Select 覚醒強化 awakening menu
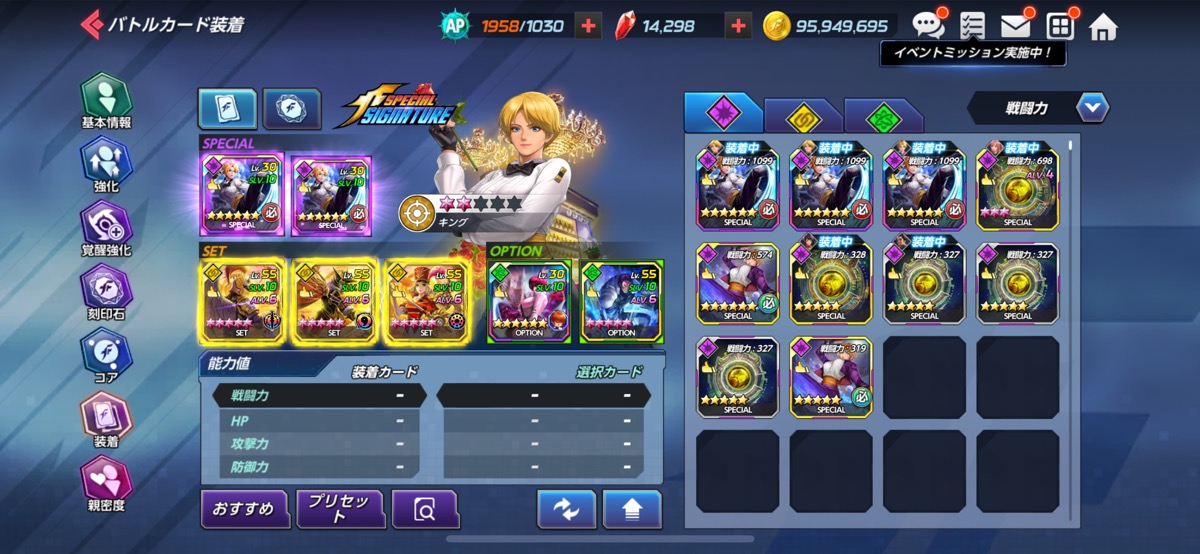Image resolution: width=1200 pixels, height=554 pixels. 106,228
